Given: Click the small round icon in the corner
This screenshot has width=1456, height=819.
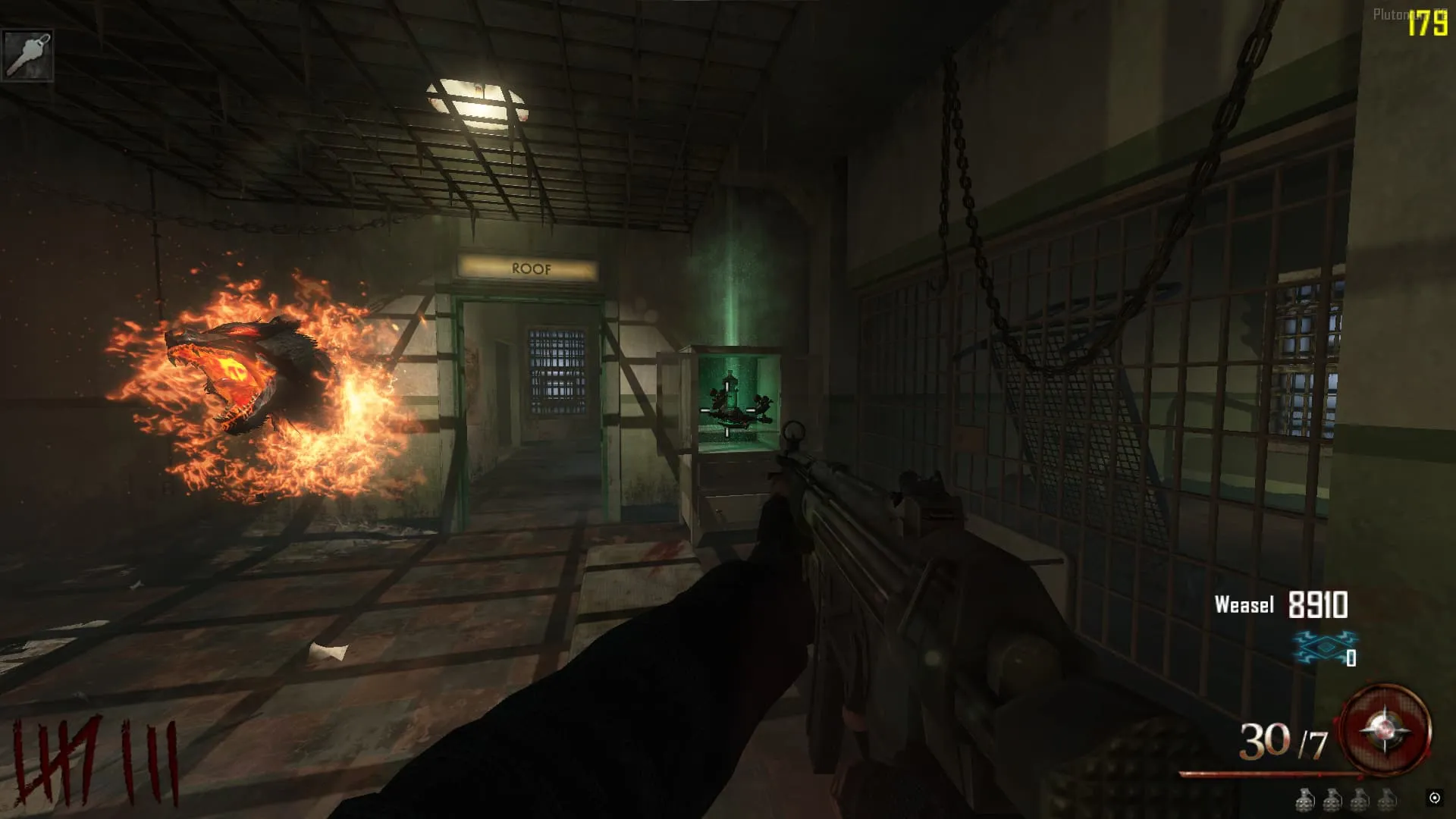Looking at the screenshot, I should coord(1434,798).
